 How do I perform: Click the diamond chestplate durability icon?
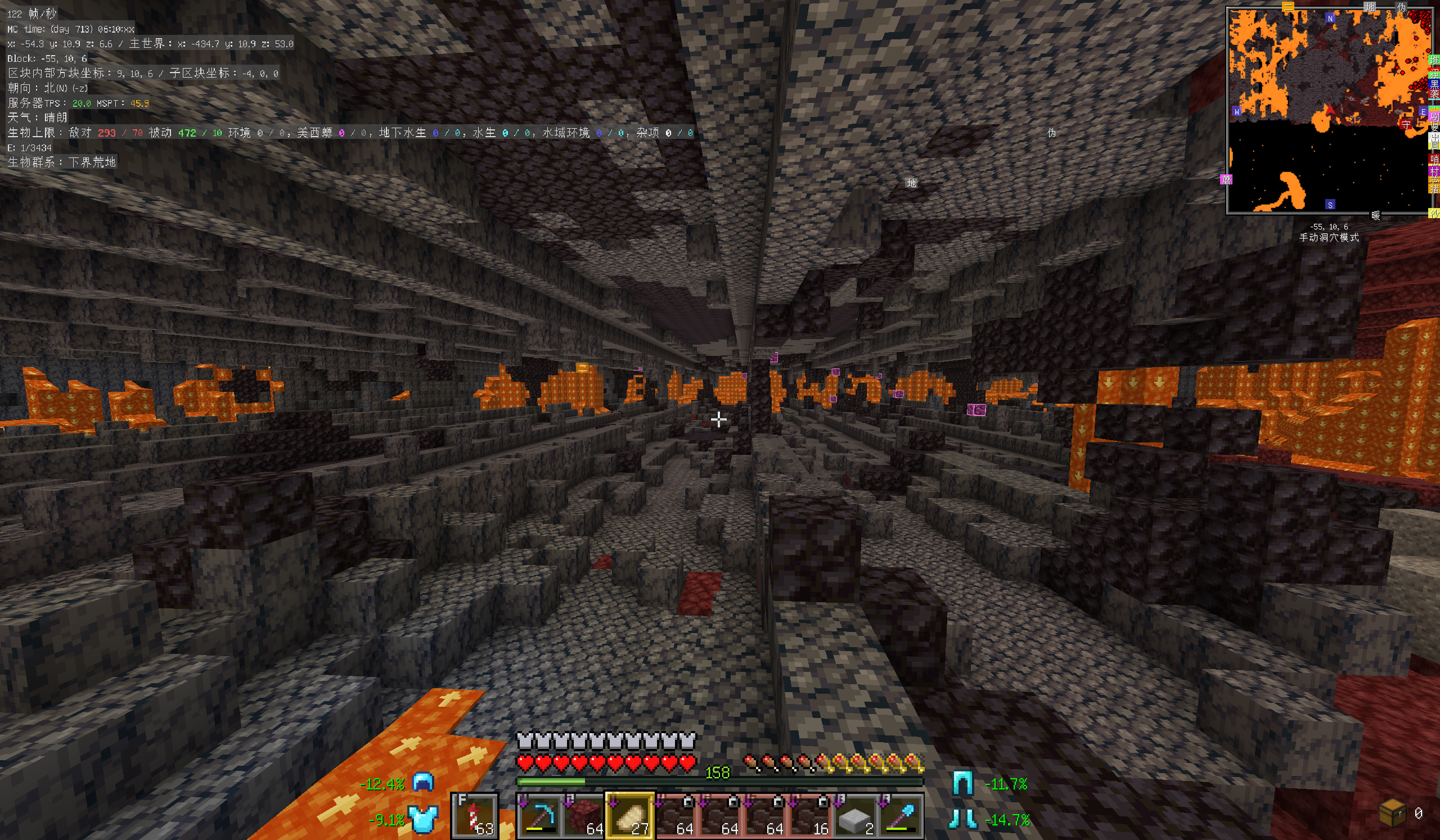424,819
